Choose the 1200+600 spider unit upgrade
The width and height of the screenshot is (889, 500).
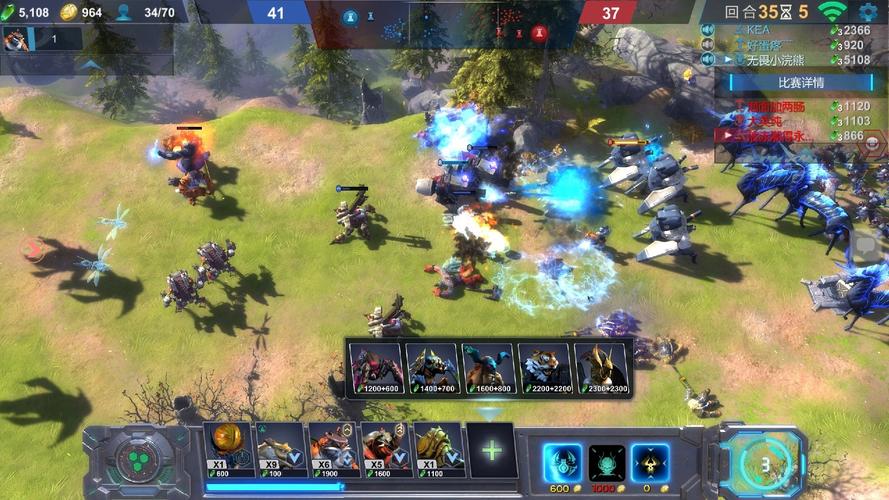pyautogui.click(x=377, y=369)
